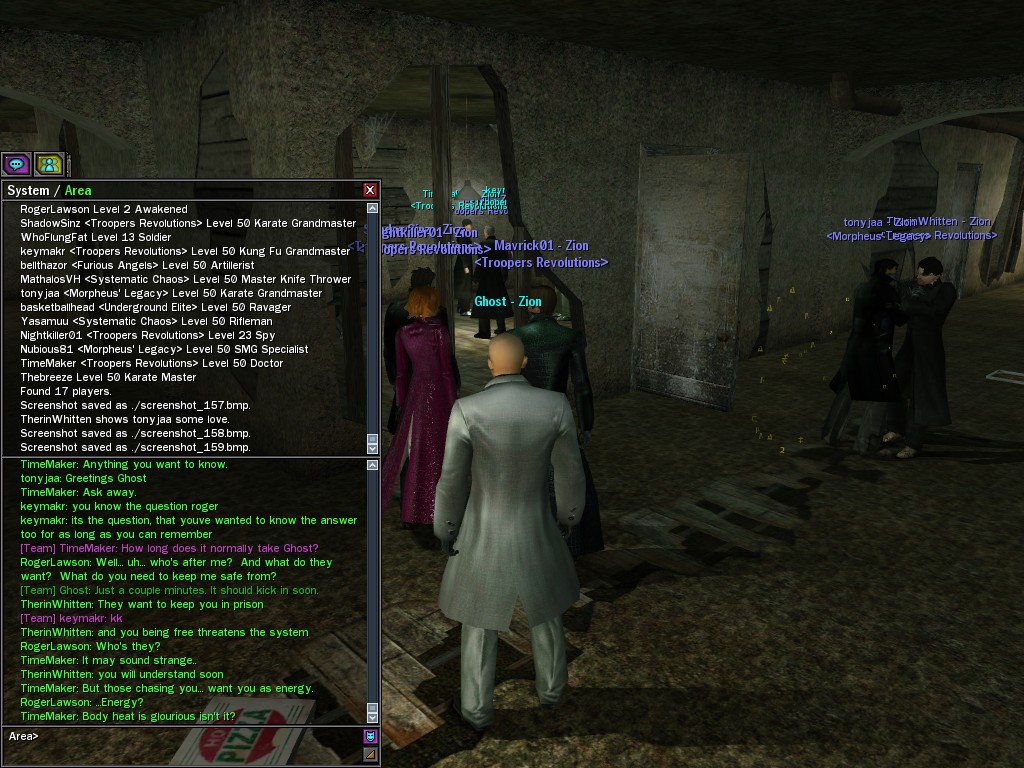Click the system log scroll-down arrow
The height and width of the screenshot is (768, 1024).
click(373, 449)
